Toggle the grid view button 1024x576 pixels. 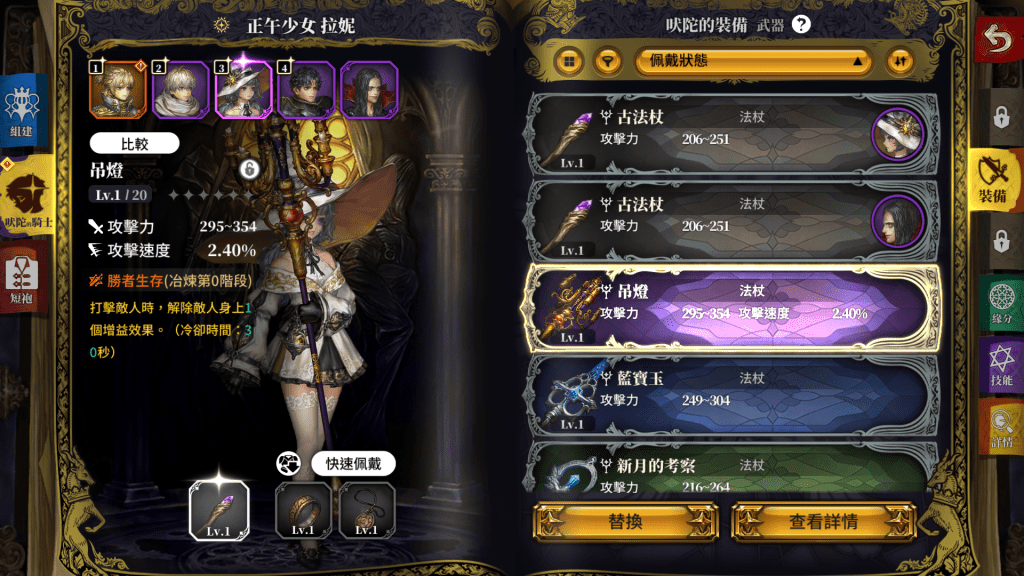[x=569, y=61]
